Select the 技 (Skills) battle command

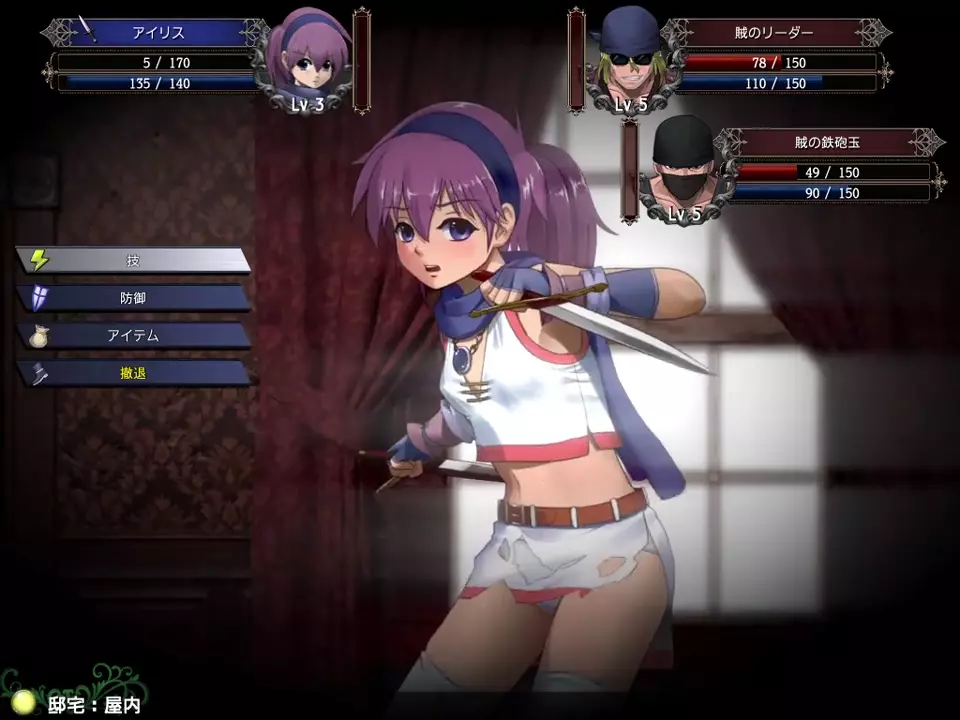tap(133, 260)
